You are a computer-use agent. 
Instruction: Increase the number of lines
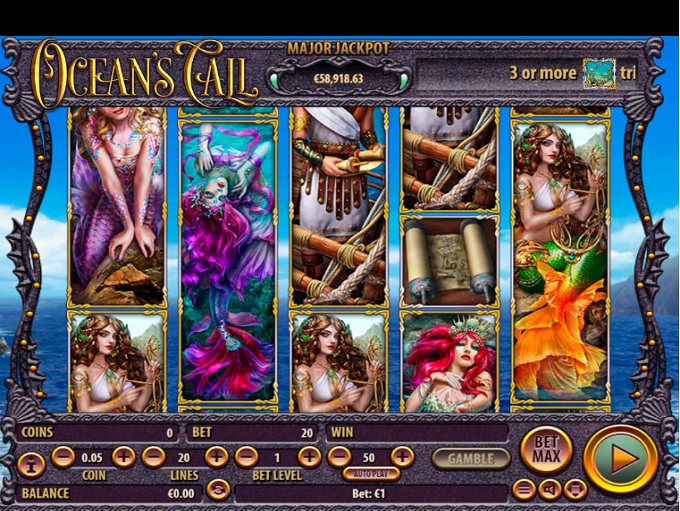[216, 456]
